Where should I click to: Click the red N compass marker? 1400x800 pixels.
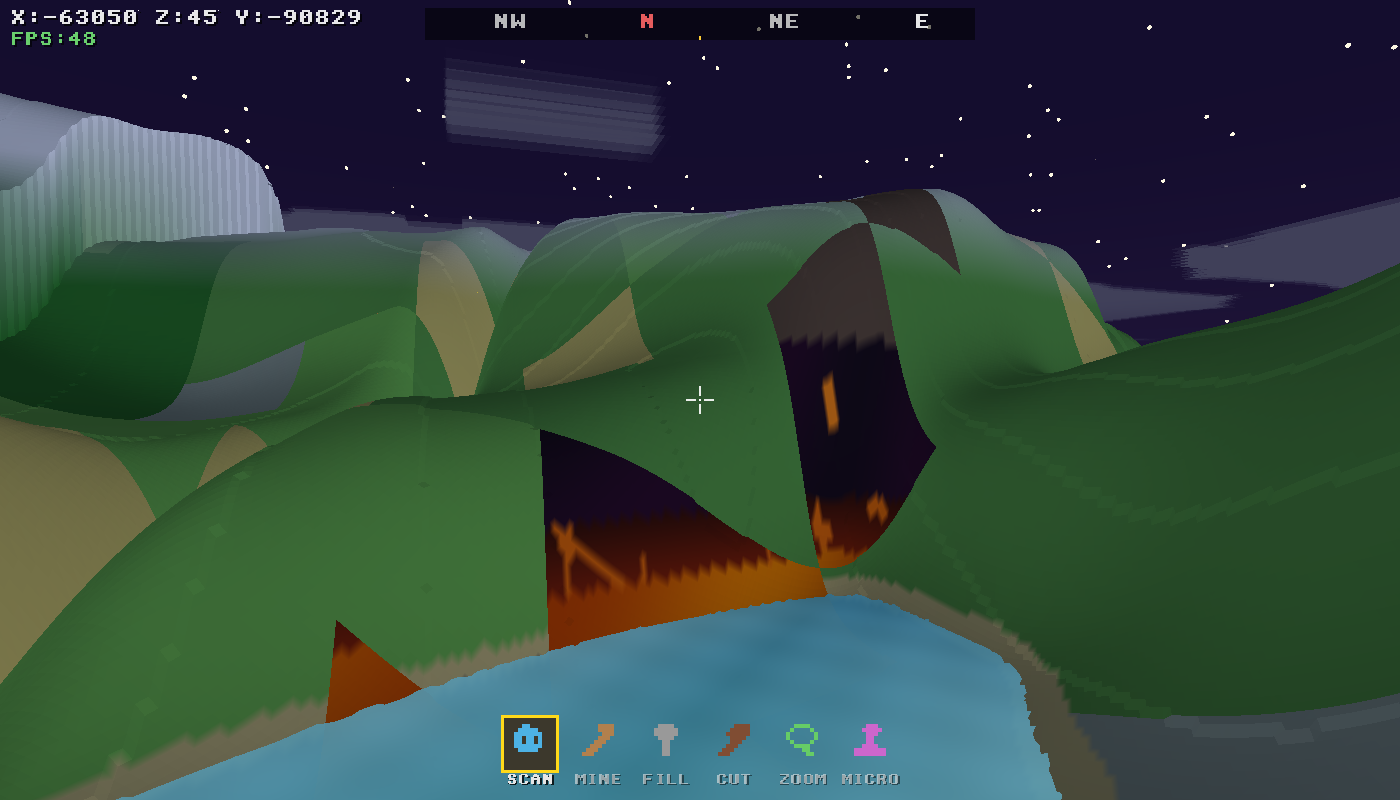(645, 23)
